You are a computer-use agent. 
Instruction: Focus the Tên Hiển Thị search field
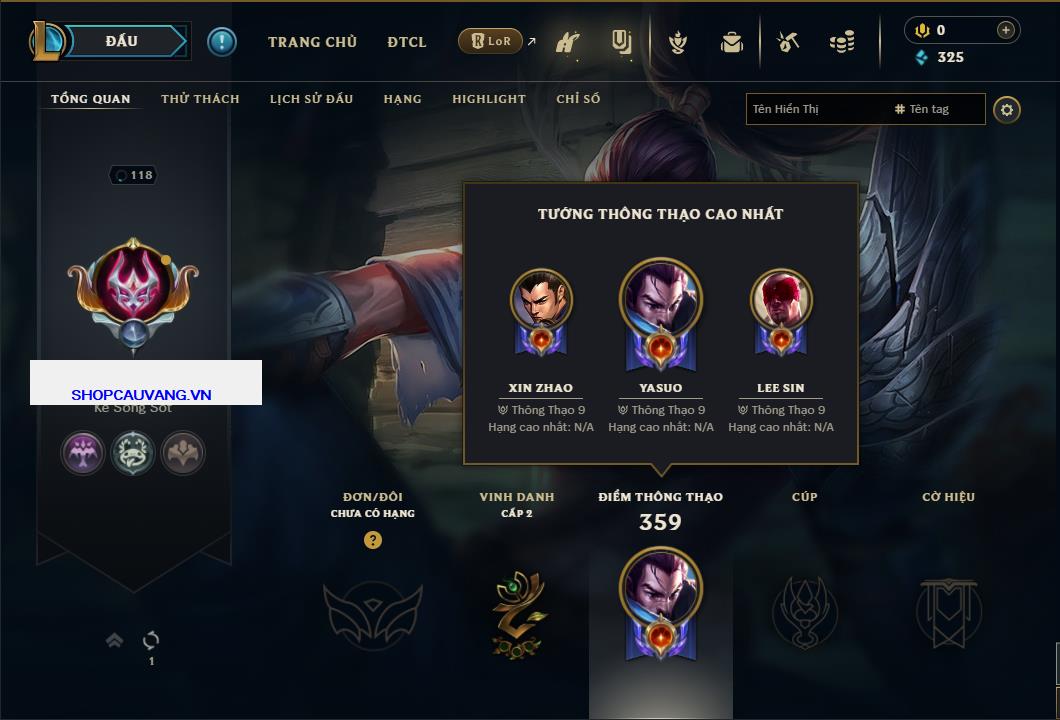point(815,109)
